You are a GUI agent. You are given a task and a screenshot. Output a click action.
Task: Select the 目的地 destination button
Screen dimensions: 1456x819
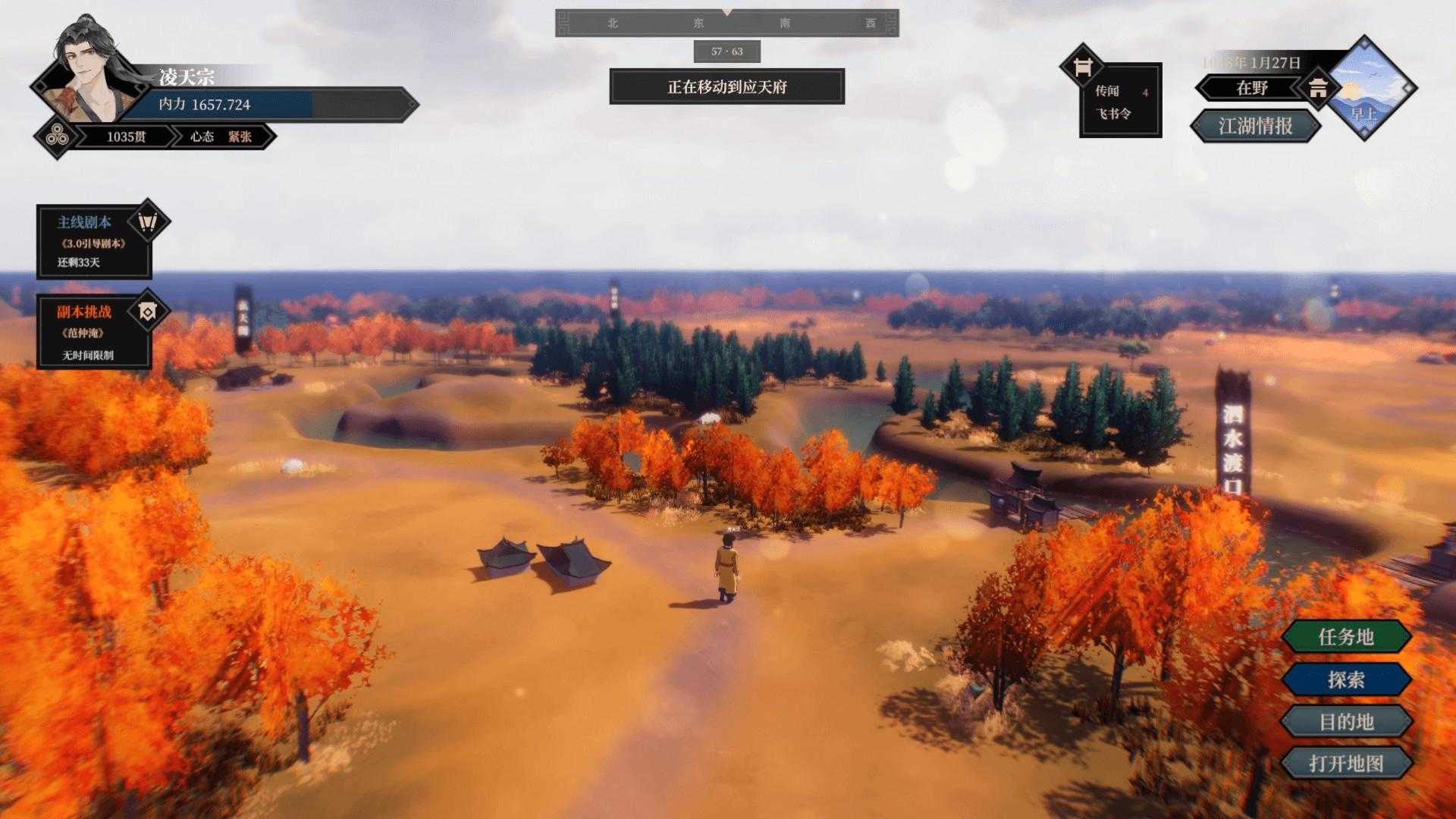(1346, 721)
